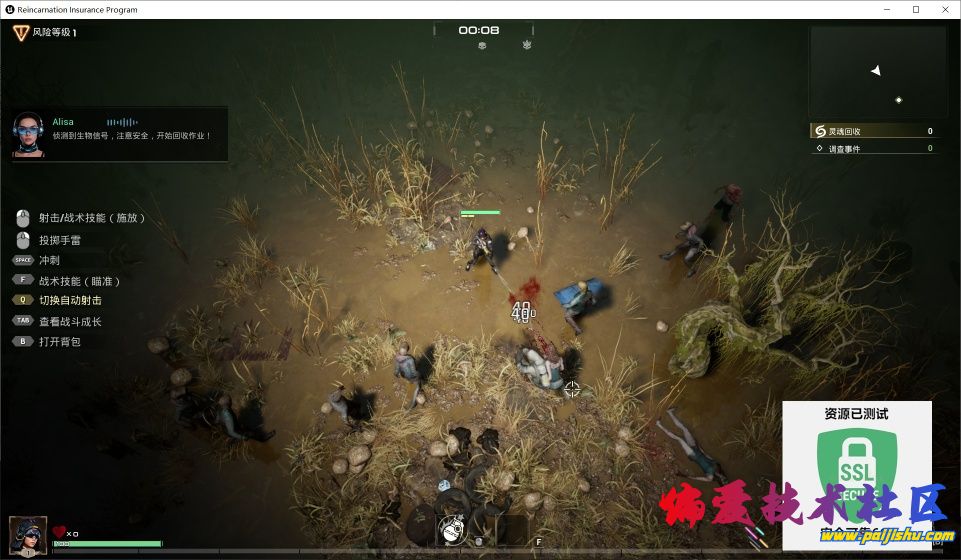Select the 灵魂回收 objective tracker row
This screenshot has height=560, width=961.
(873, 131)
